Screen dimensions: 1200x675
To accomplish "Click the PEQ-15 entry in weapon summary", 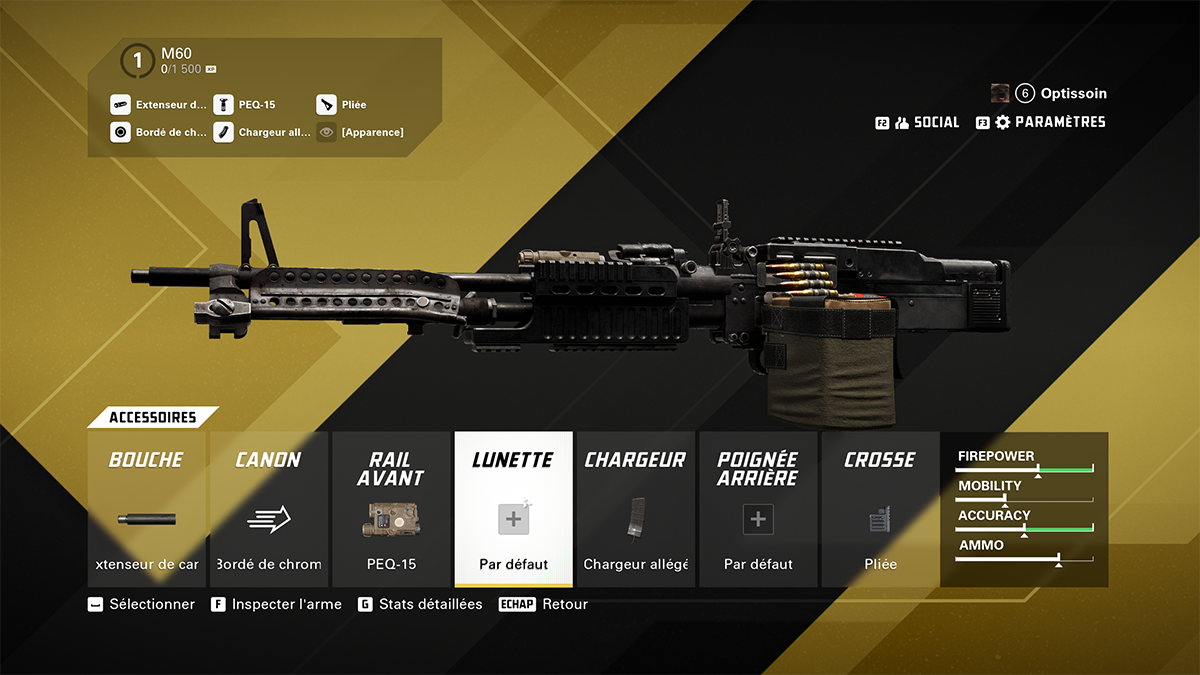I will click(246, 104).
